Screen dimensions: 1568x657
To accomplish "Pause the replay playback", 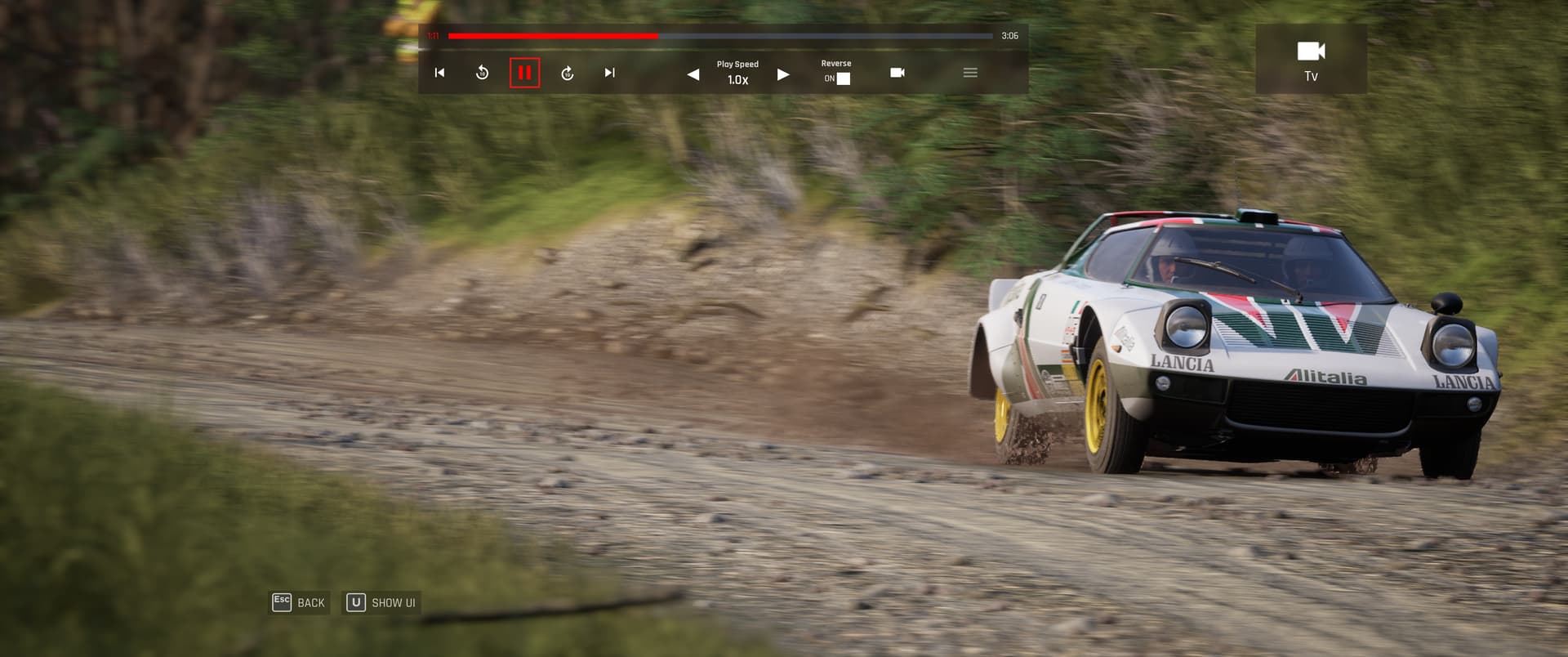I will (x=524, y=73).
